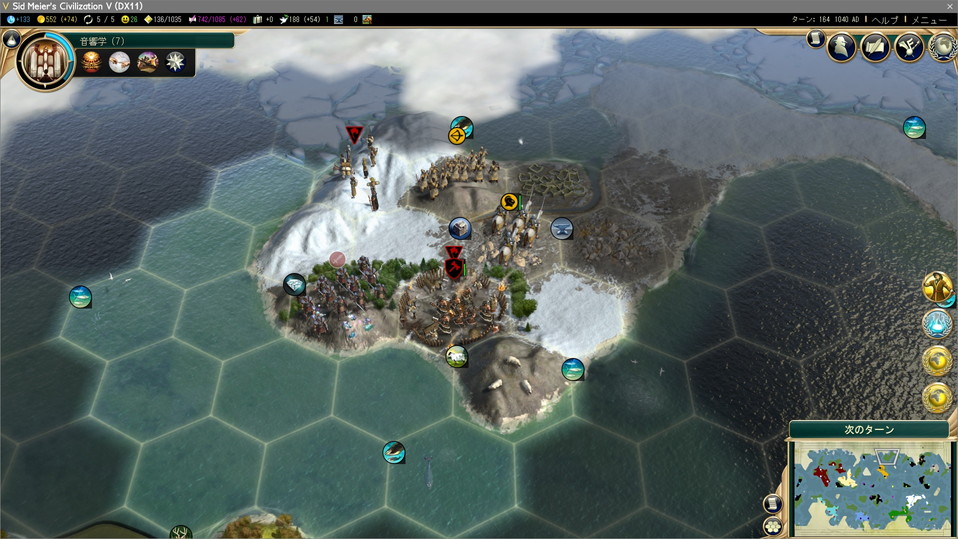Select the great person notification portrait
The height and width of the screenshot is (539, 958).
pos(937,288)
